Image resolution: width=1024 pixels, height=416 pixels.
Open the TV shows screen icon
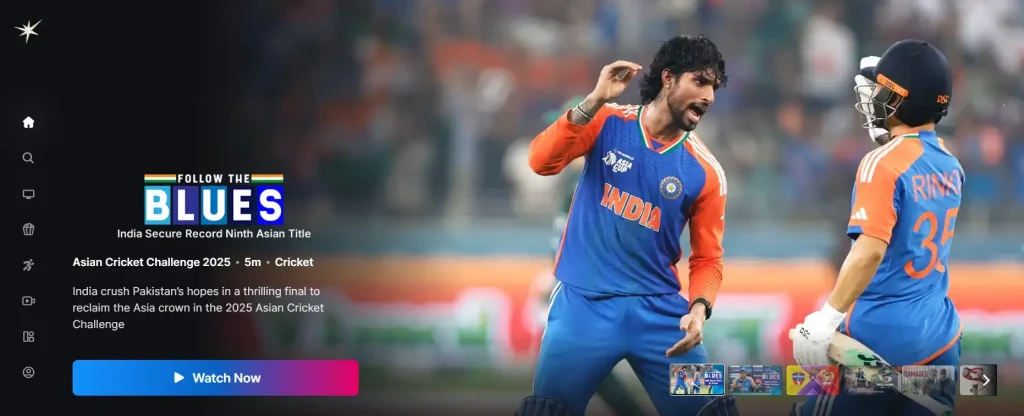[x=28, y=194]
